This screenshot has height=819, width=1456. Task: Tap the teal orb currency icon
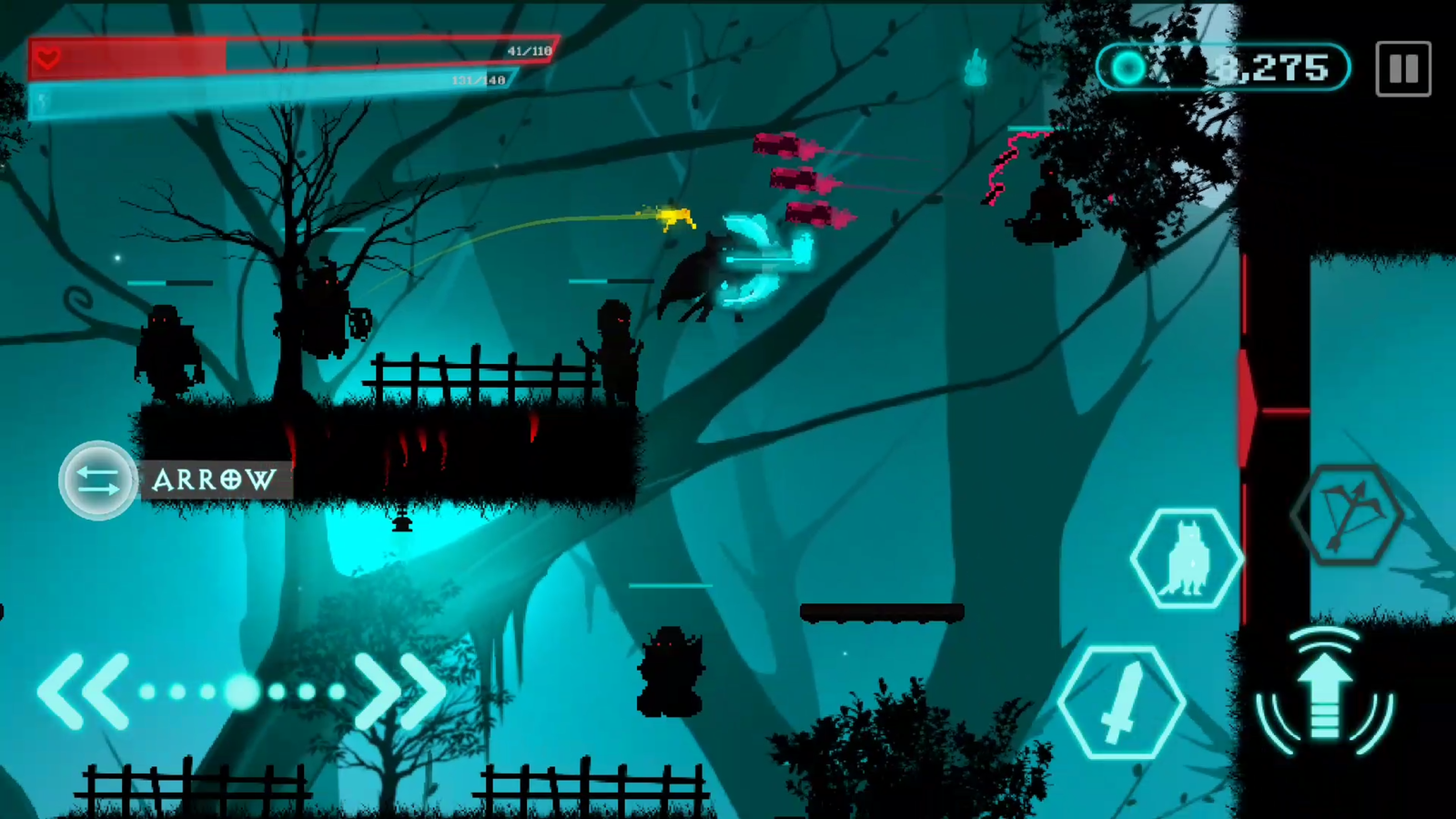point(1128,67)
